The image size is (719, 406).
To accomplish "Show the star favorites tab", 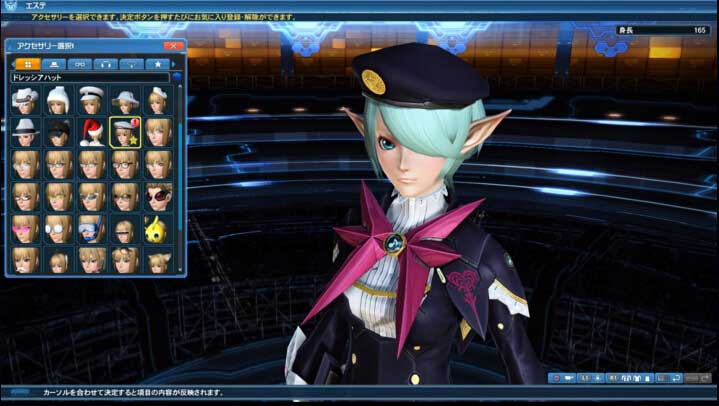I will click(x=158, y=63).
